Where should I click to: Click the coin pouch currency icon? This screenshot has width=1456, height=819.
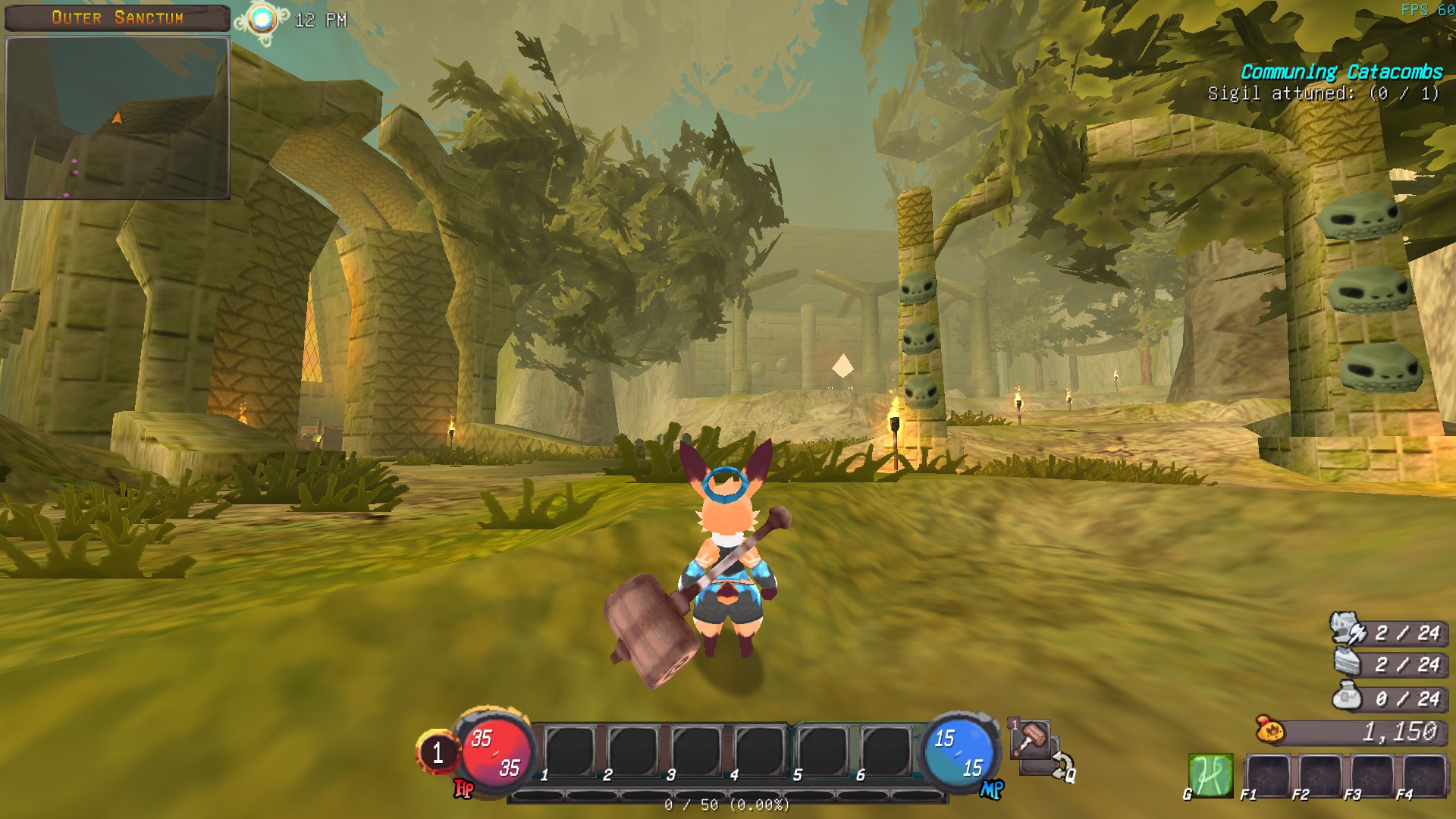1270,730
